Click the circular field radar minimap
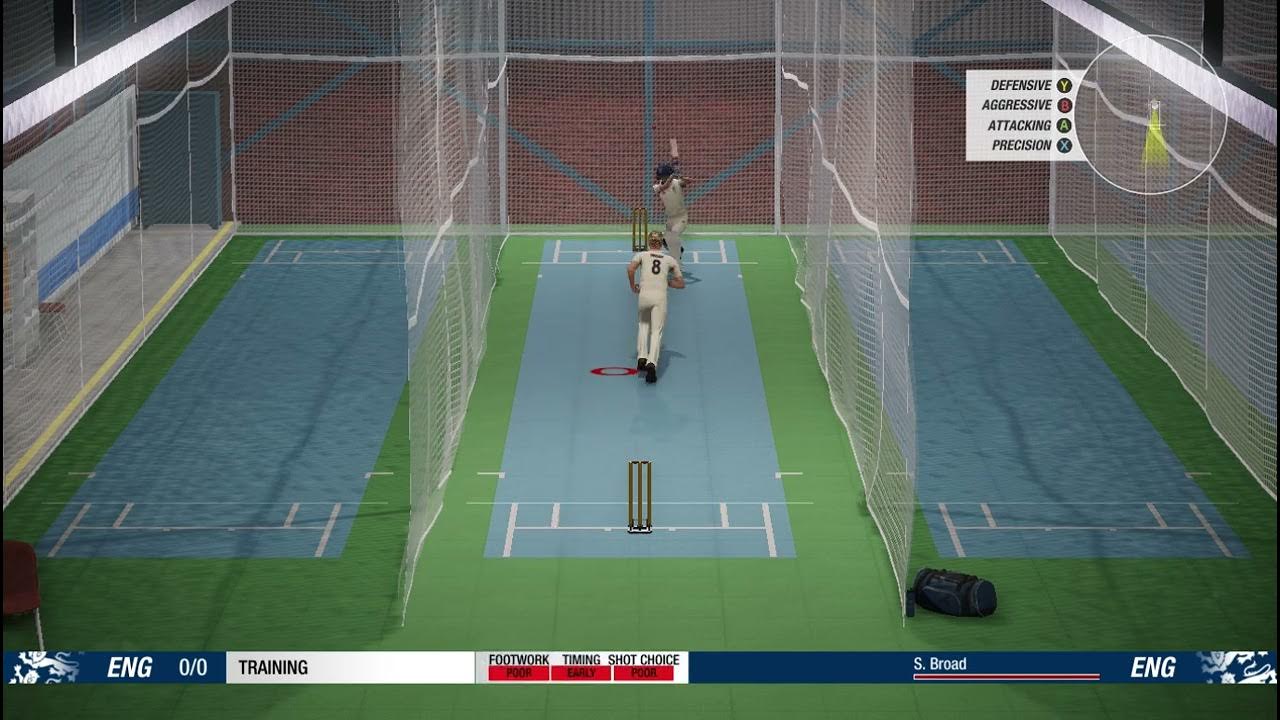This screenshot has width=1280, height=720. click(1150, 114)
